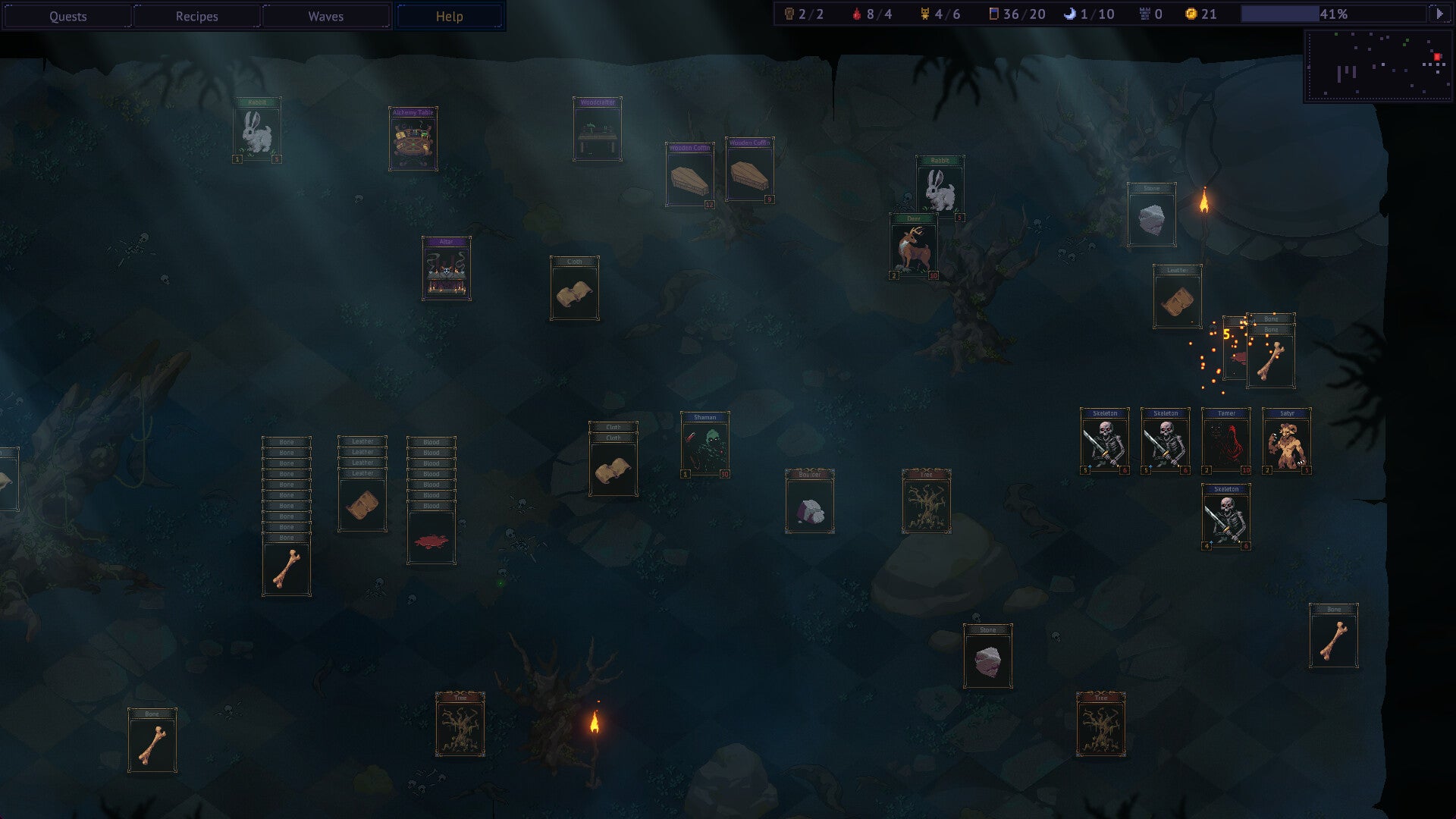Choose the Satyr card

tap(1286, 441)
